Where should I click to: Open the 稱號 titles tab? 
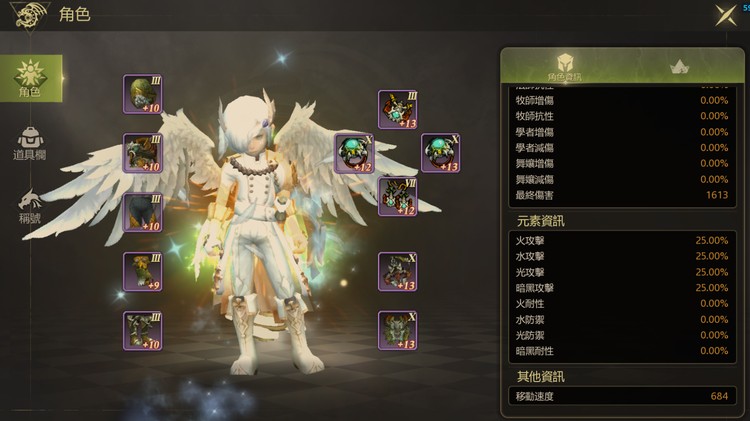29,206
